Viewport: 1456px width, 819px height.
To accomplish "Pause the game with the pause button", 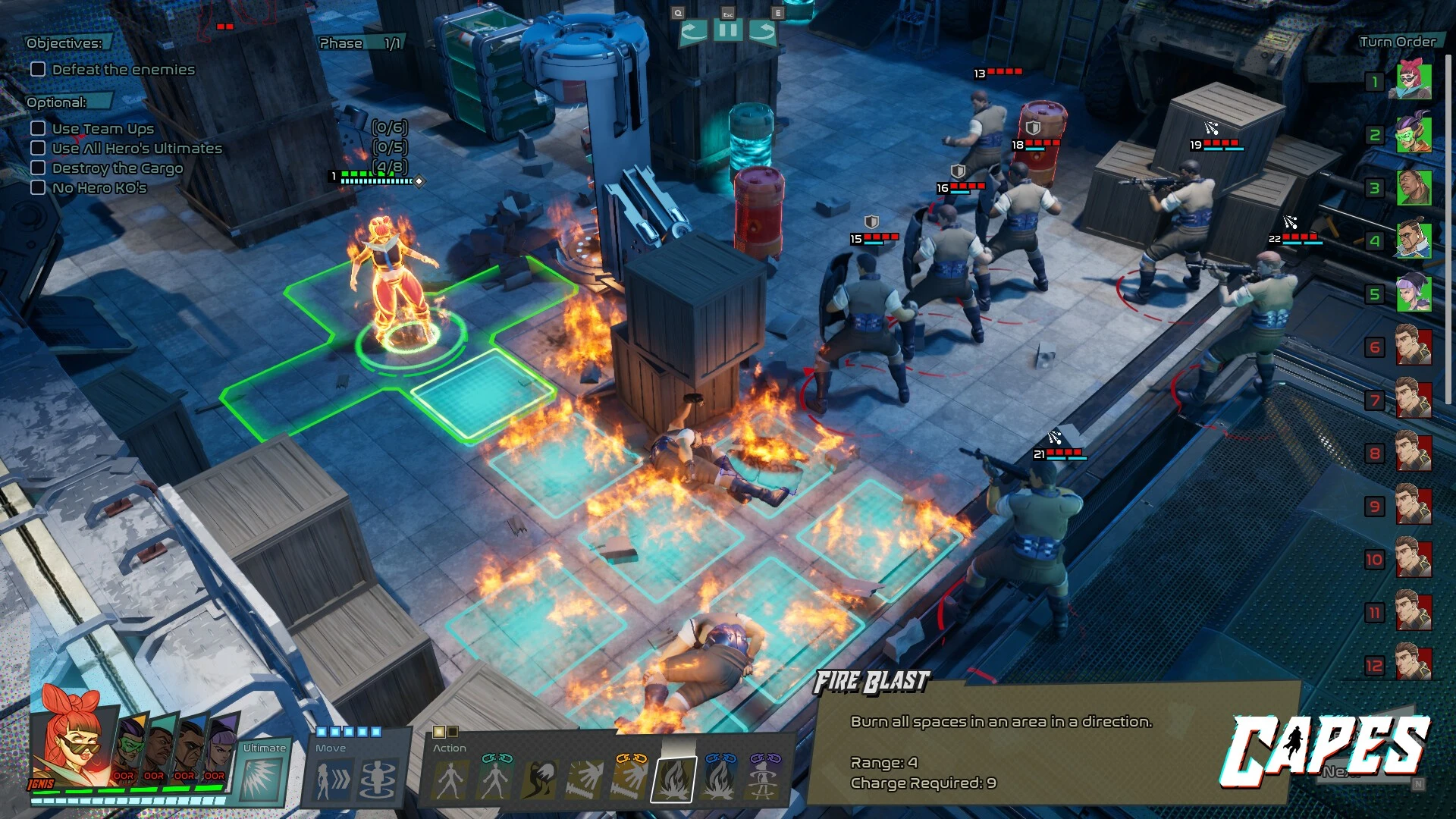I will coord(727,31).
